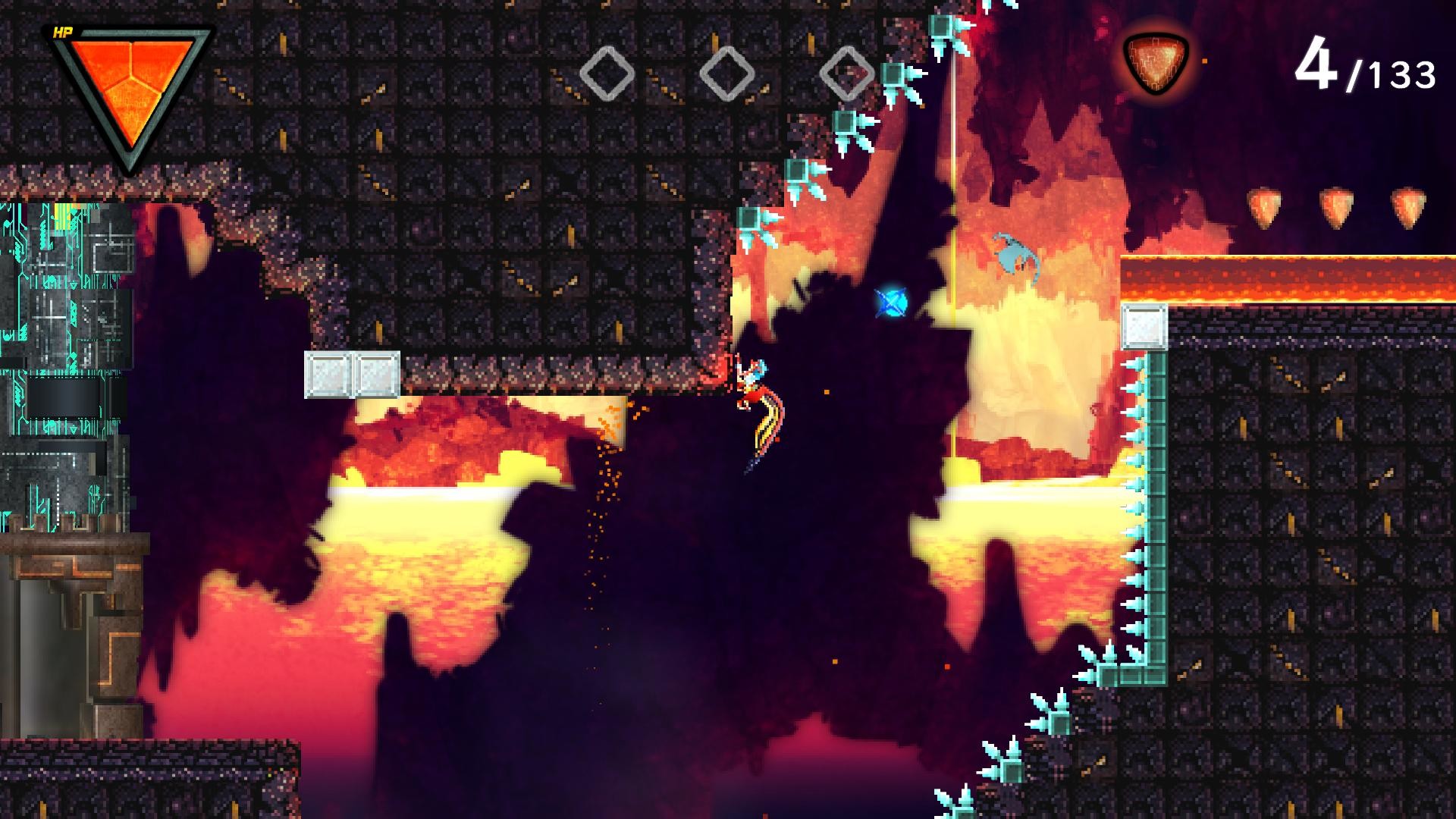The image size is (1456, 819).
Task: Click the blue spinning shuriken pickup
Action: pos(889,302)
